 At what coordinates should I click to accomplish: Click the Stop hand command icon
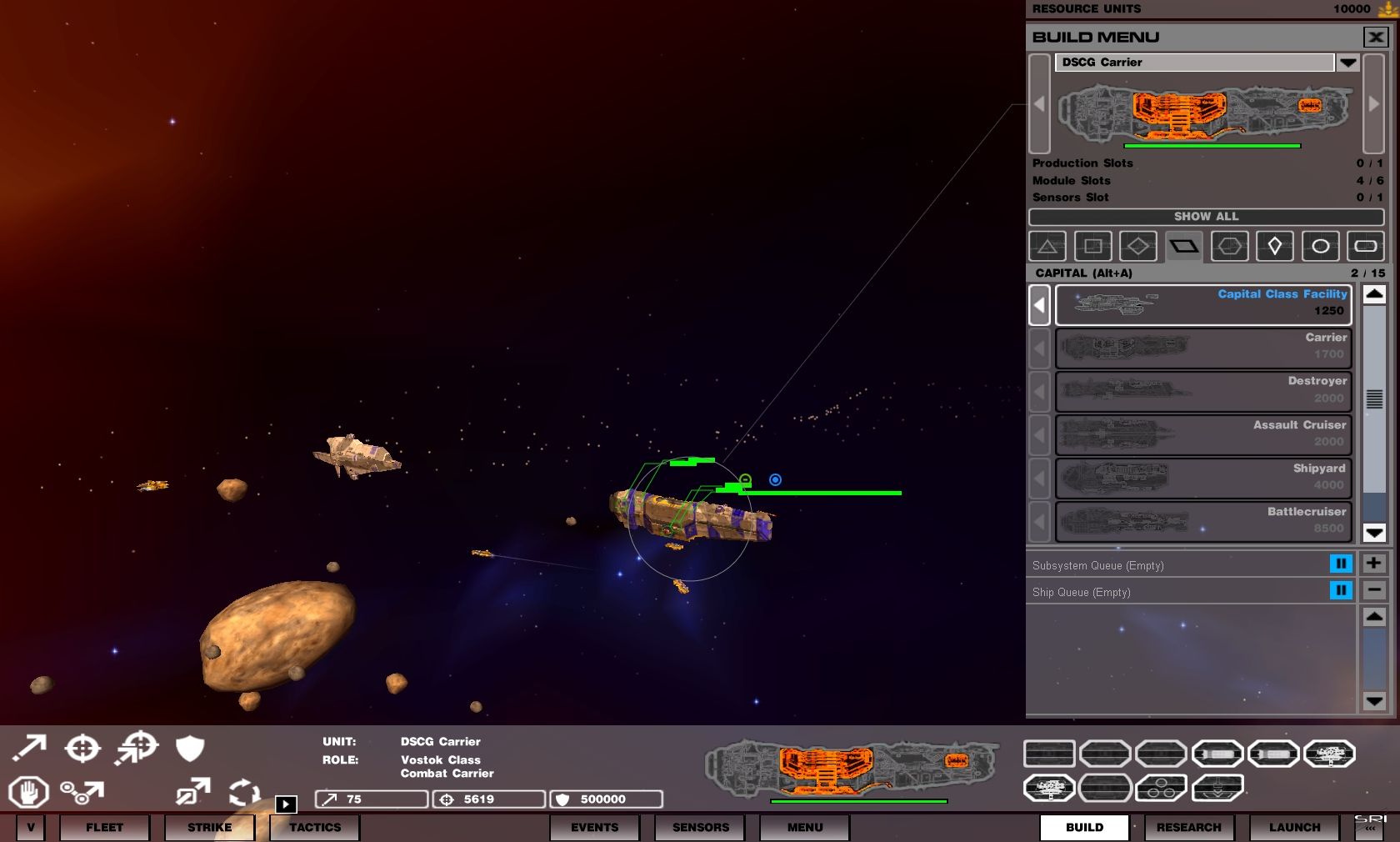pos(29,792)
